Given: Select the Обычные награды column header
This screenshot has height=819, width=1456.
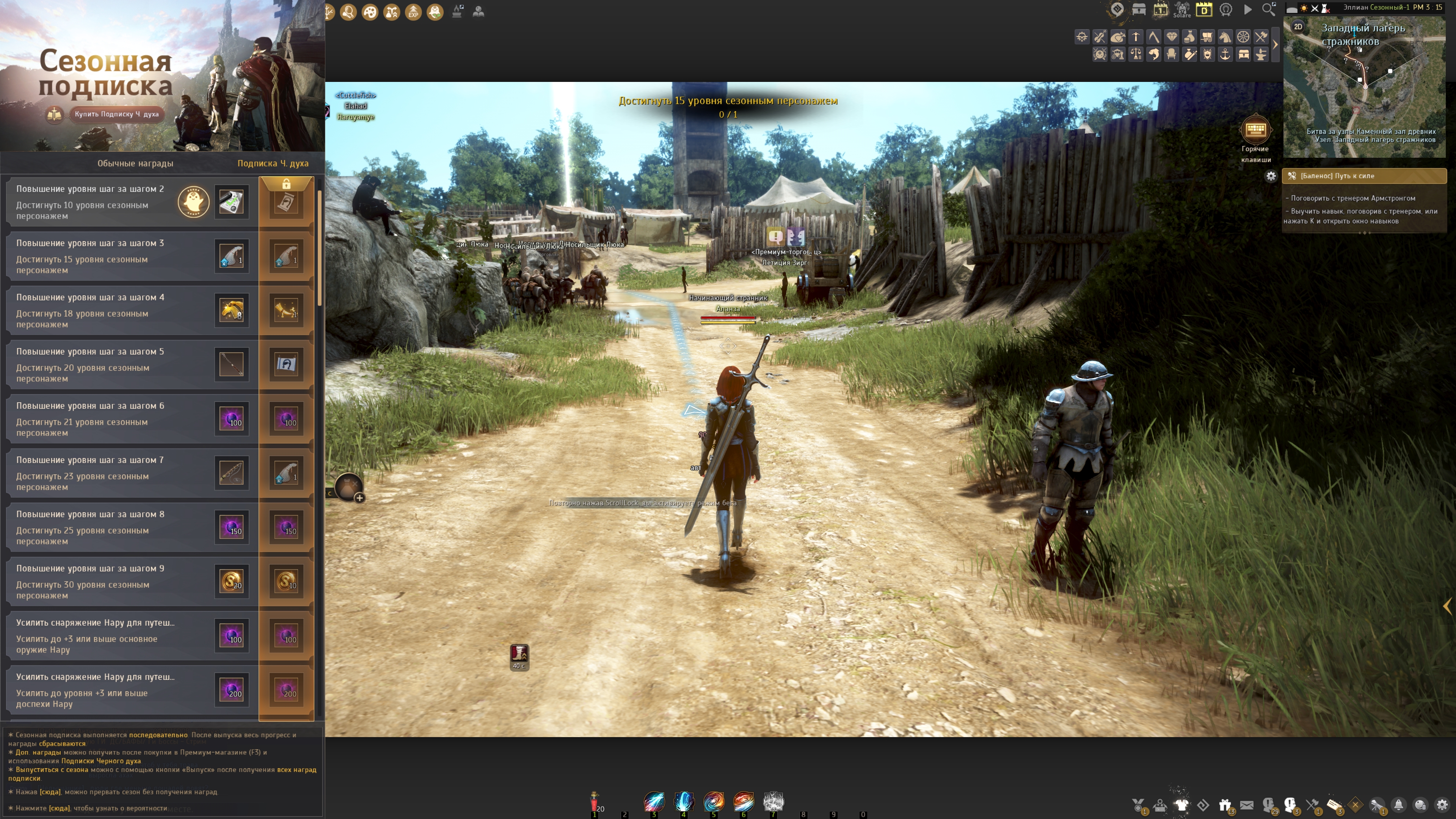Looking at the screenshot, I should point(135,163).
